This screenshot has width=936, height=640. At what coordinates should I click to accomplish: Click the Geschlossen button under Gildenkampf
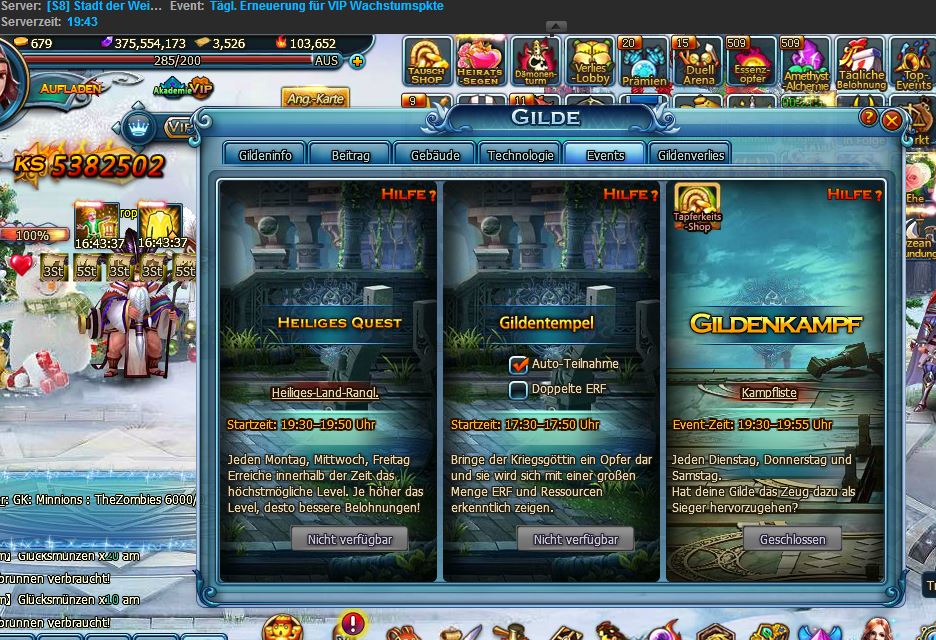792,539
